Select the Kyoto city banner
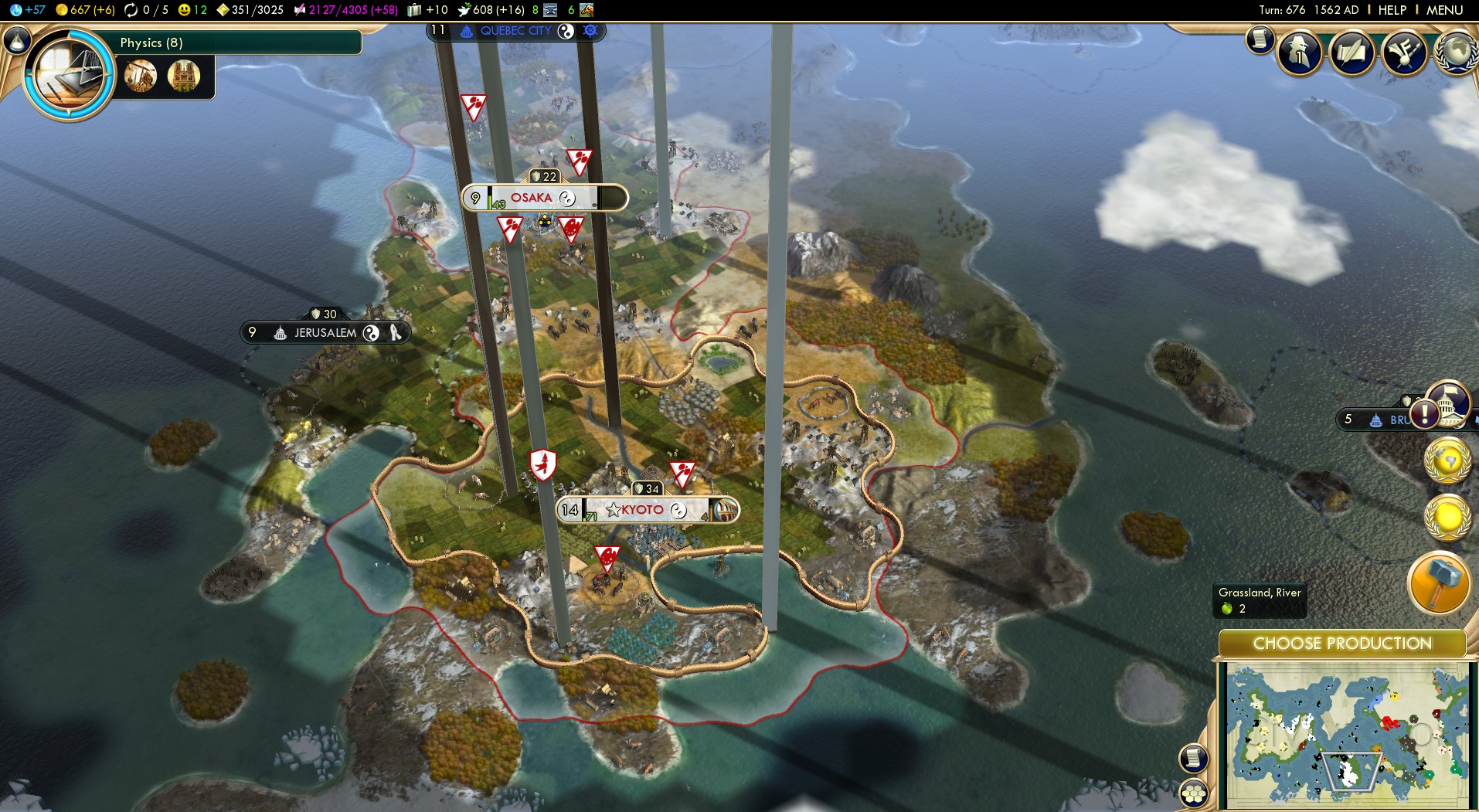Image resolution: width=1479 pixels, height=812 pixels. click(x=641, y=510)
